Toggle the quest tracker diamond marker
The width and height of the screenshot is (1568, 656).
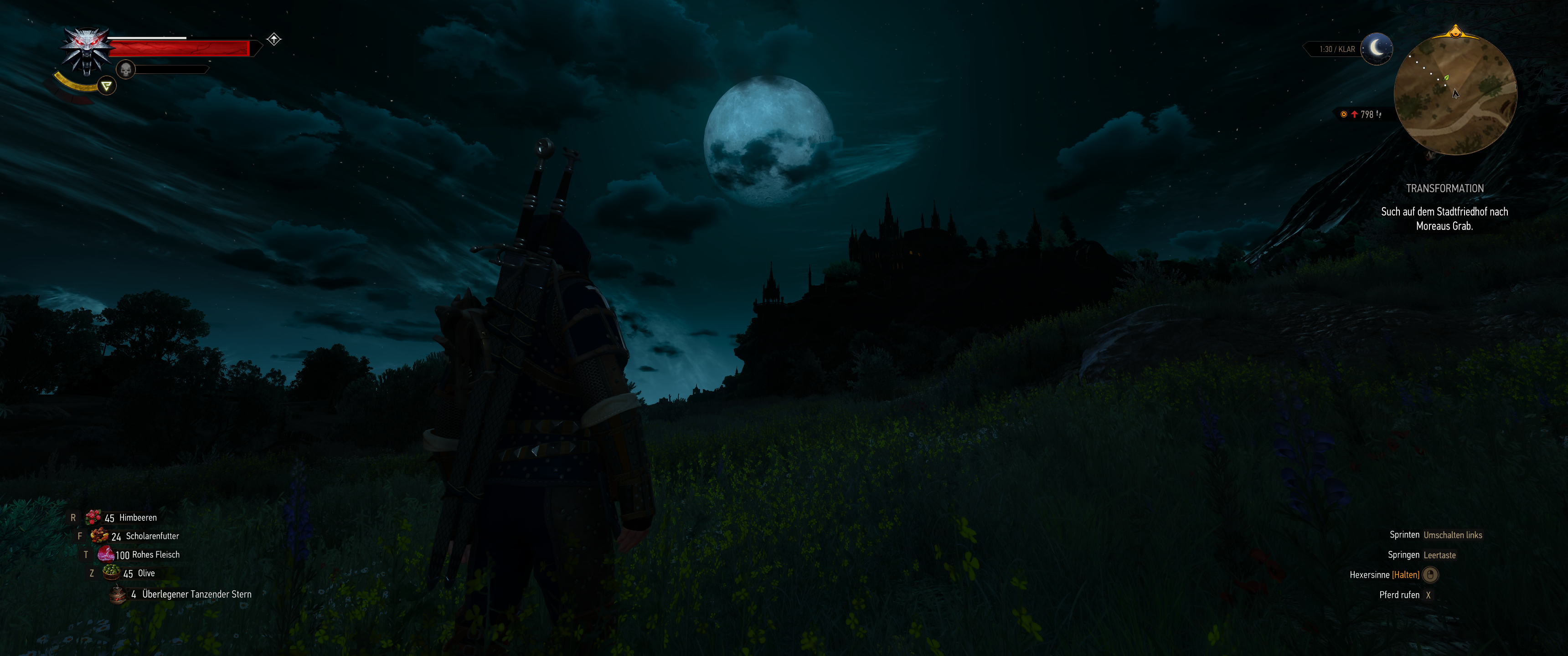click(x=273, y=38)
